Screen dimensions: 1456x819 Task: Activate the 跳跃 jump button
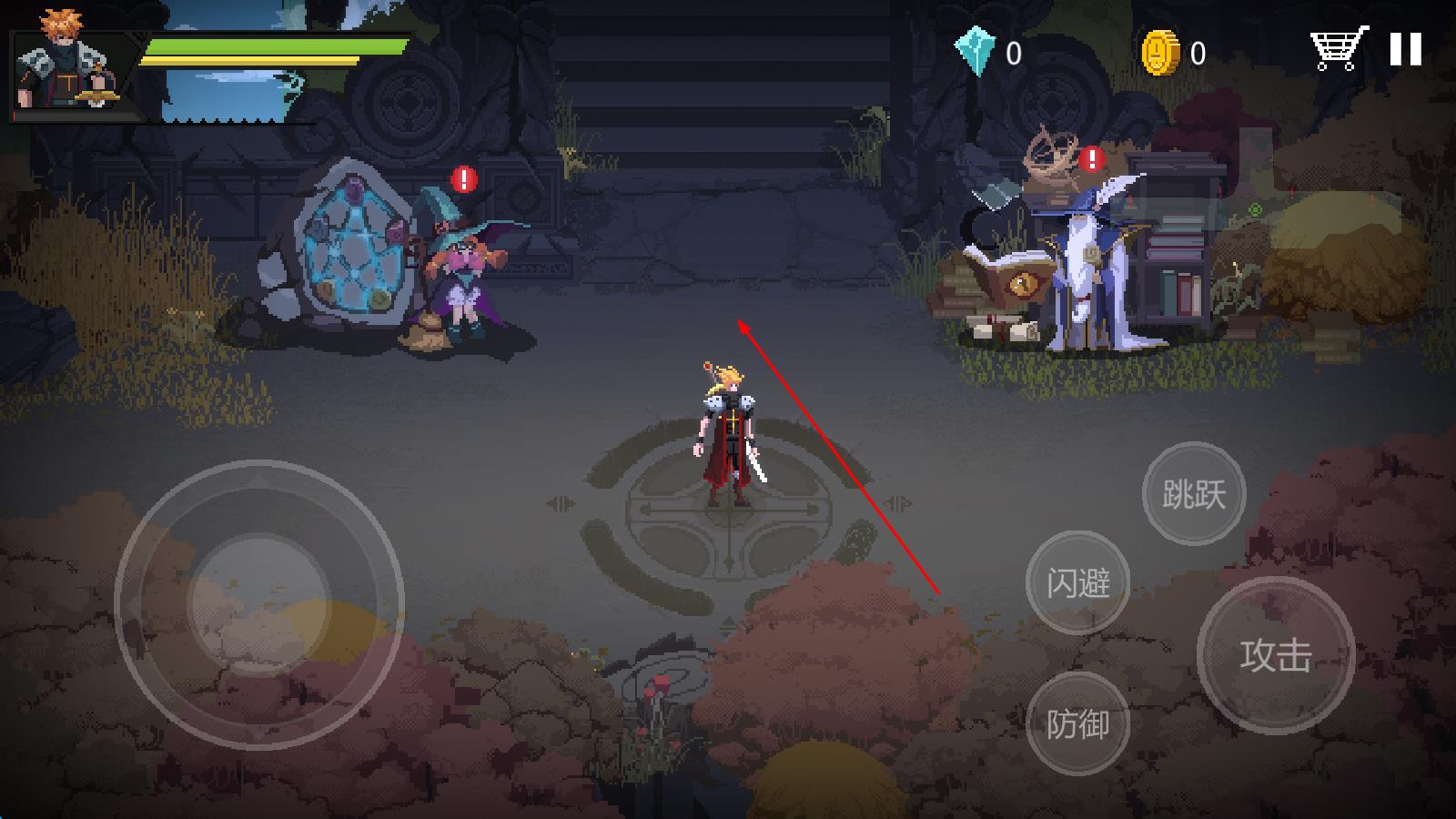1193,494
